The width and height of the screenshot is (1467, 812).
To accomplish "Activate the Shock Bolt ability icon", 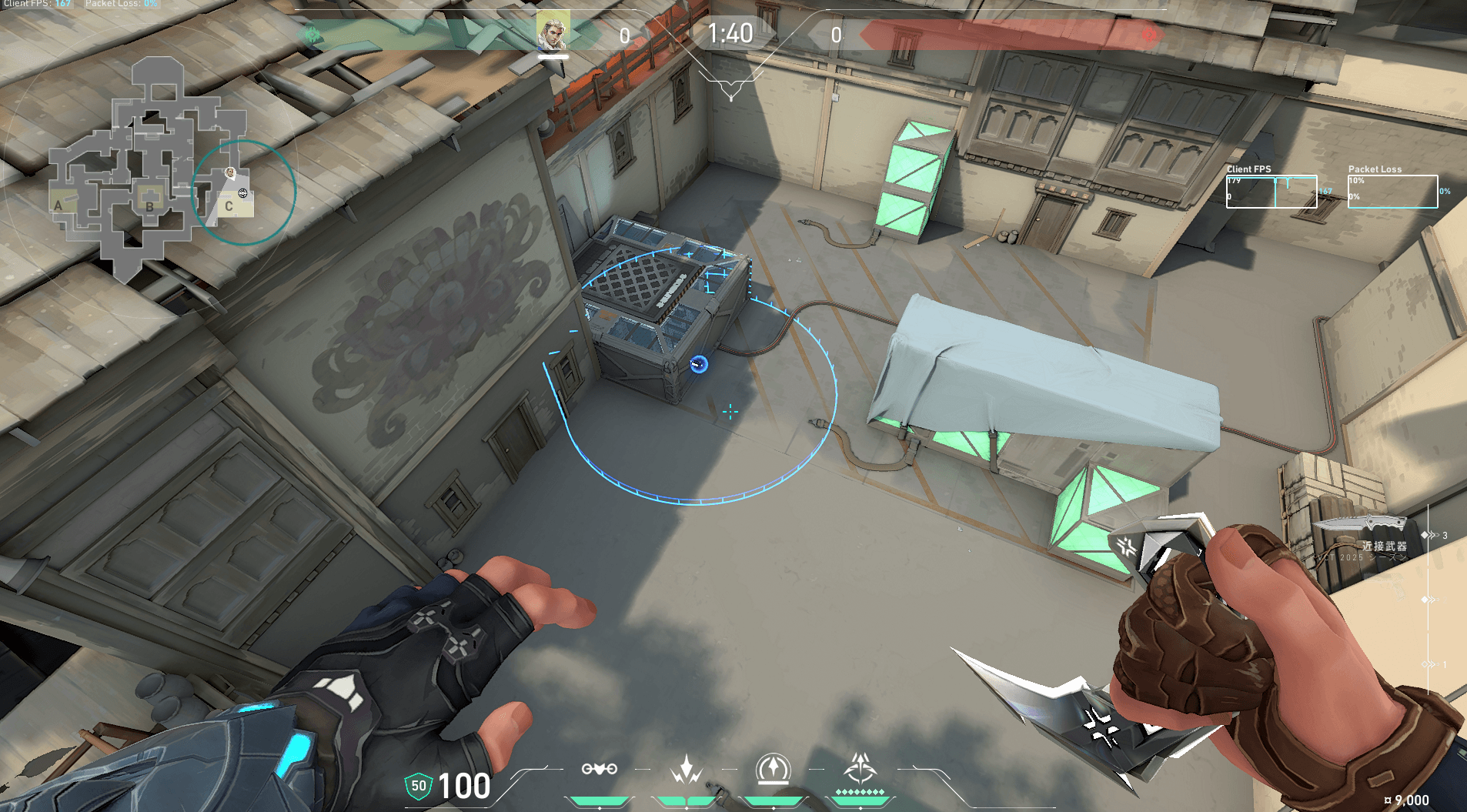I will (x=686, y=769).
